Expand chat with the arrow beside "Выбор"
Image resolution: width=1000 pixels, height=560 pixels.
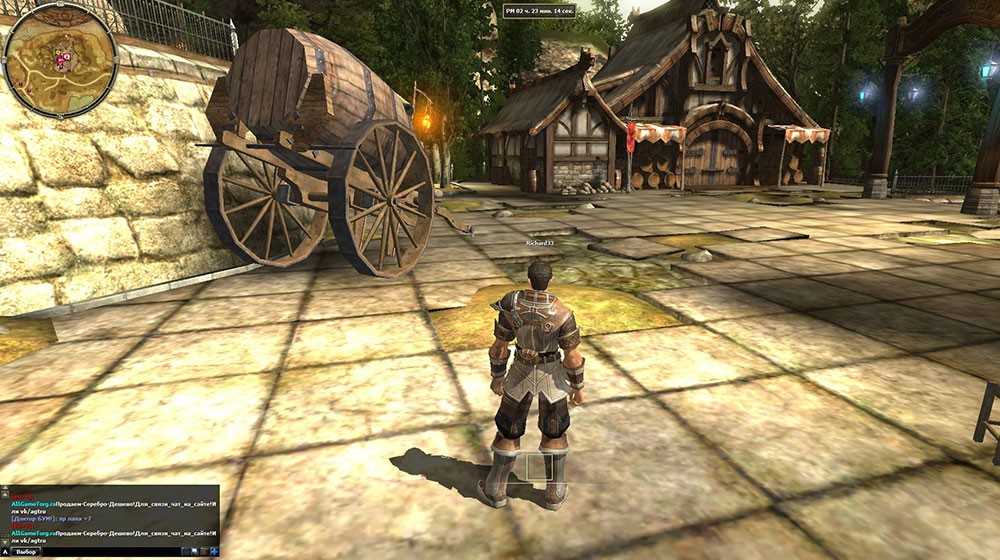tap(7, 552)
